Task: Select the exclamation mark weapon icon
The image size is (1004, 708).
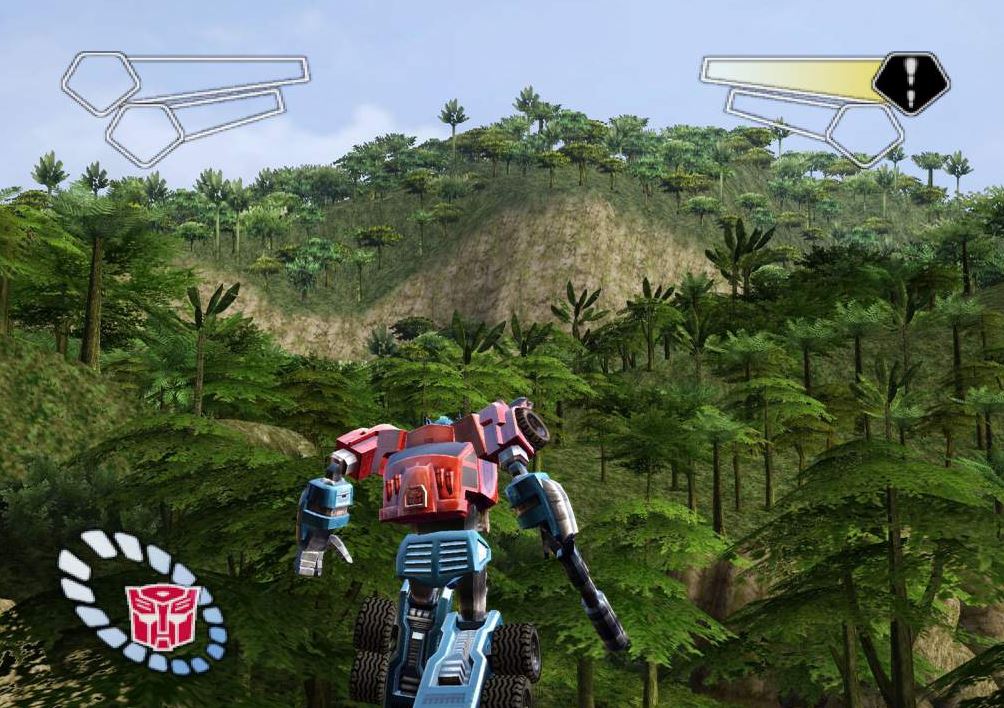Action: click(x=910, y=82)
